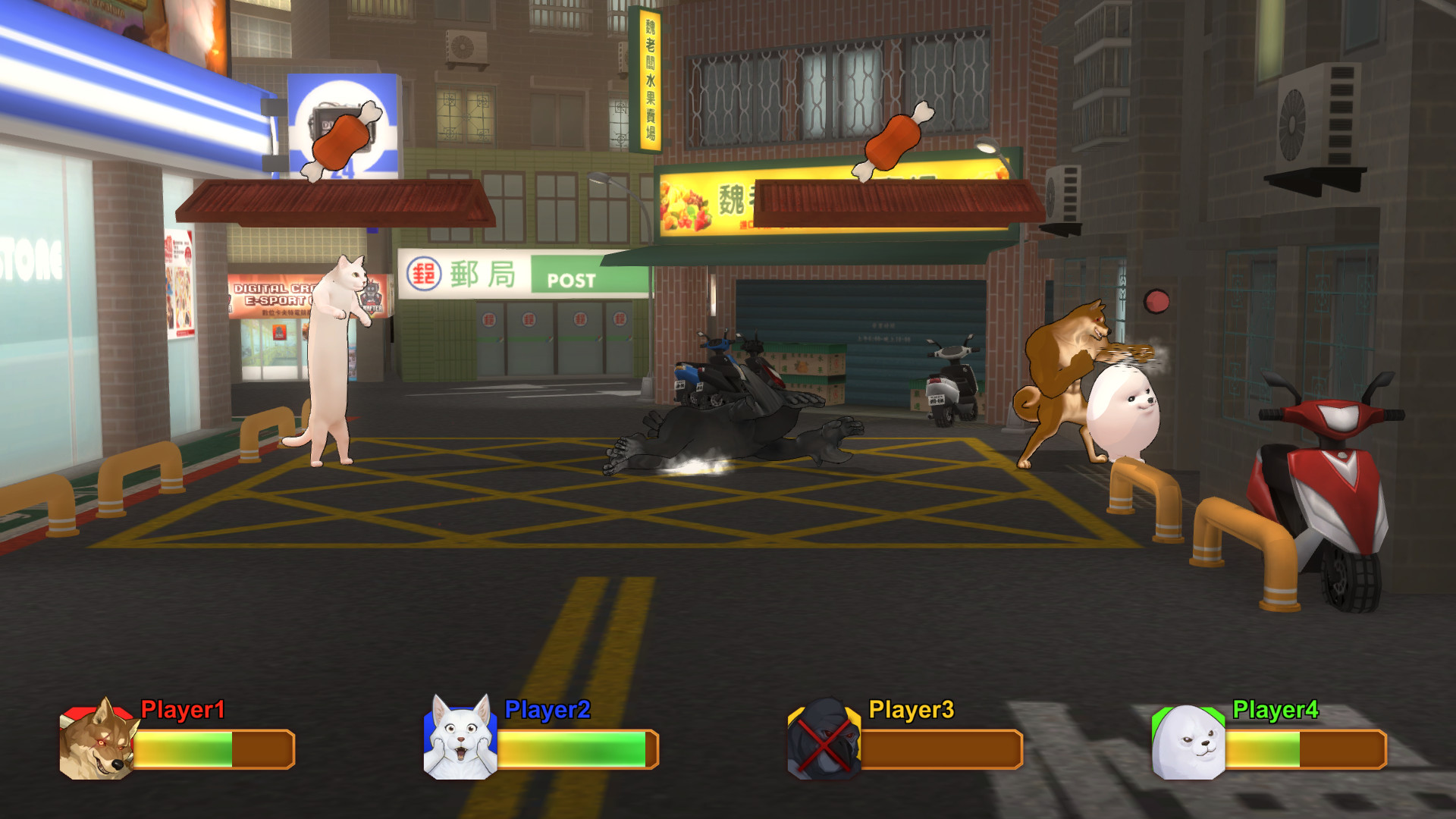This screenshot has width=1456, height=819.
Task: Click the POST text on the post office sign
Action: pyautogui.click(x=573, y=280)
